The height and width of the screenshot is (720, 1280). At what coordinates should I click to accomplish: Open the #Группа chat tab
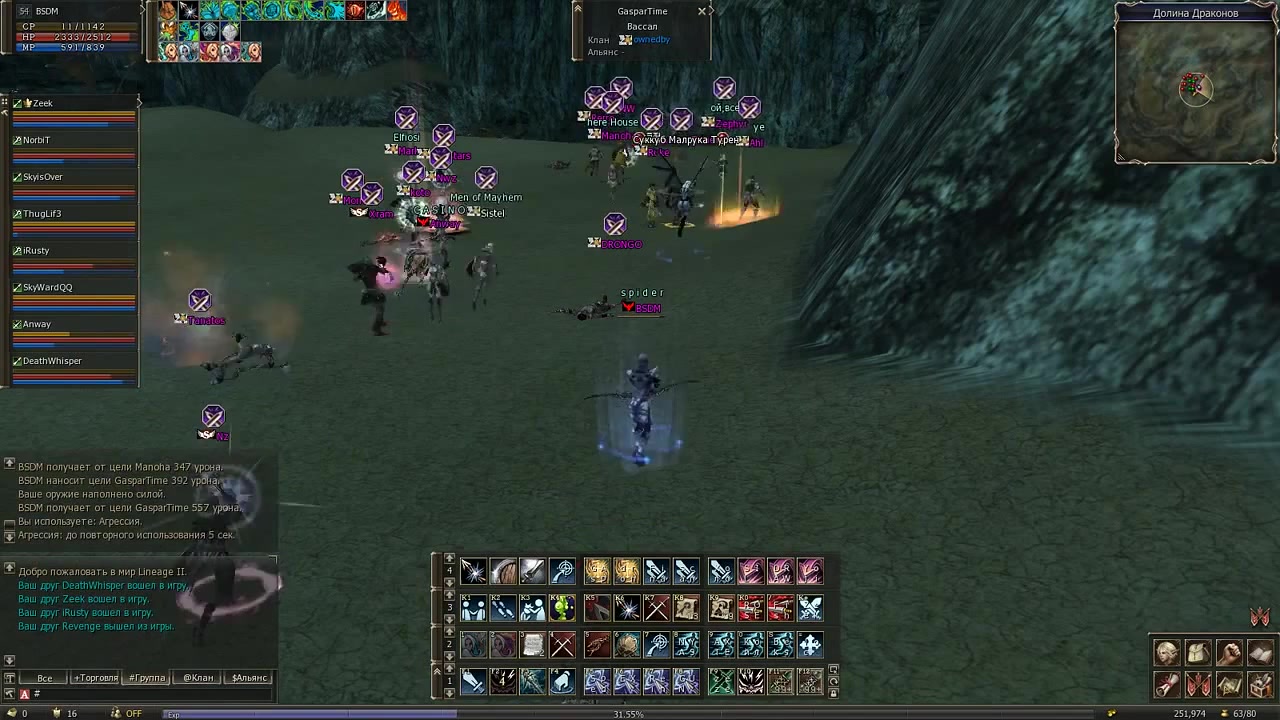(x=147, y=678)
